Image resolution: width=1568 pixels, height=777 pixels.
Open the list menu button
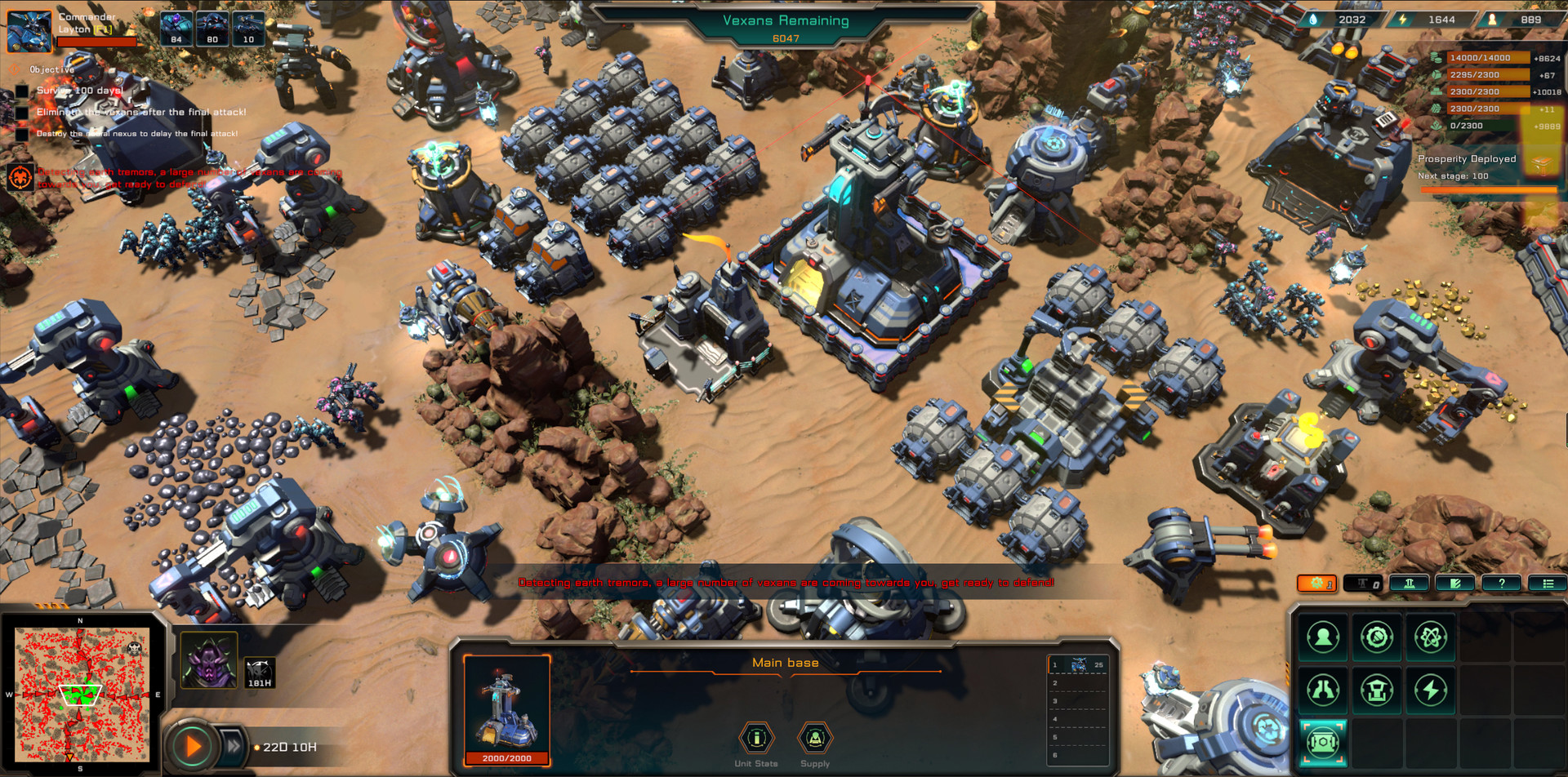(1547, 584)
